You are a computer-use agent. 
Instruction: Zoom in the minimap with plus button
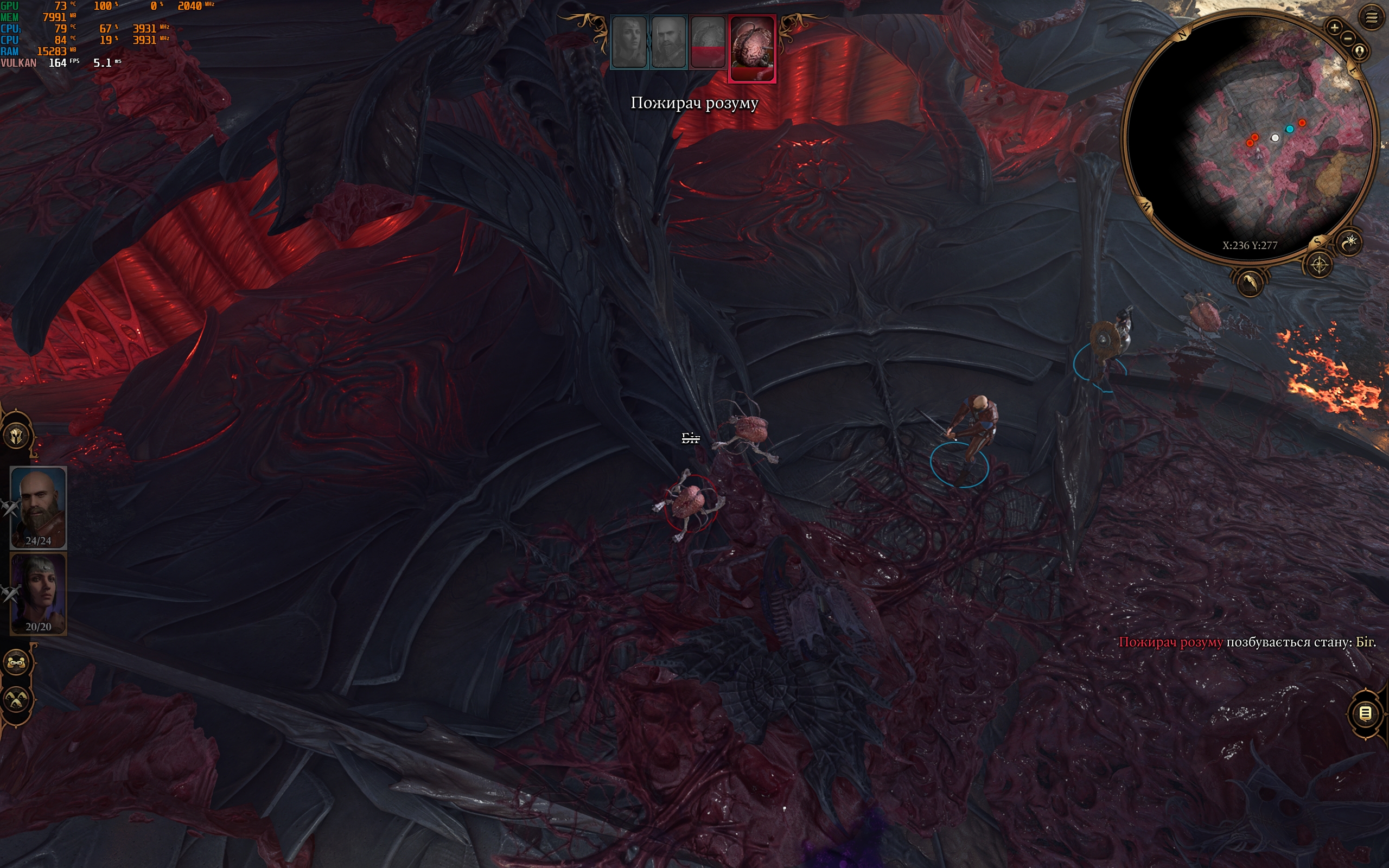(x=1334, y=27)
